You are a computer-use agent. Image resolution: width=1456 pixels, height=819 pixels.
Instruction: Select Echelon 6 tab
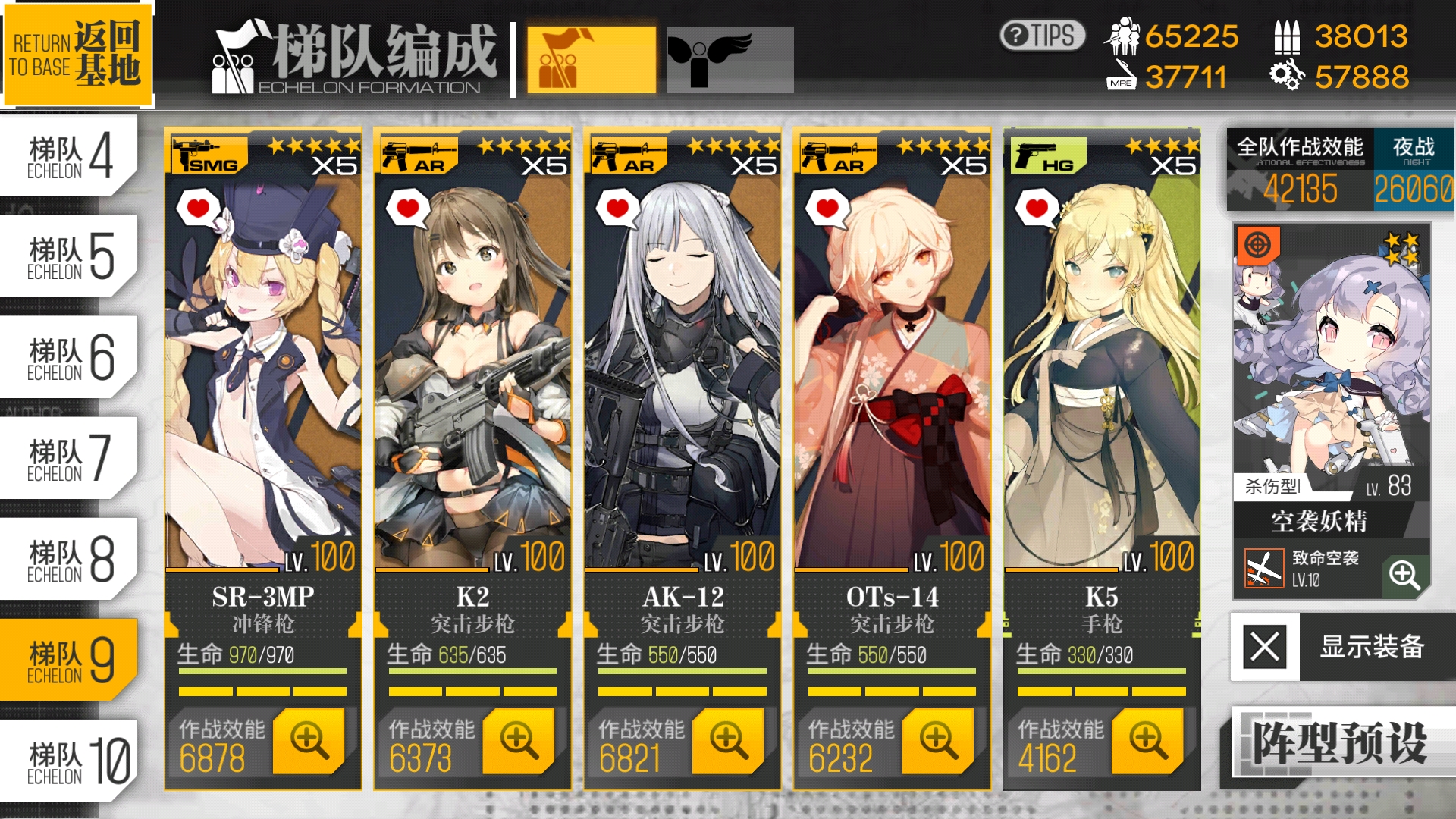click(x=68, y=357)
